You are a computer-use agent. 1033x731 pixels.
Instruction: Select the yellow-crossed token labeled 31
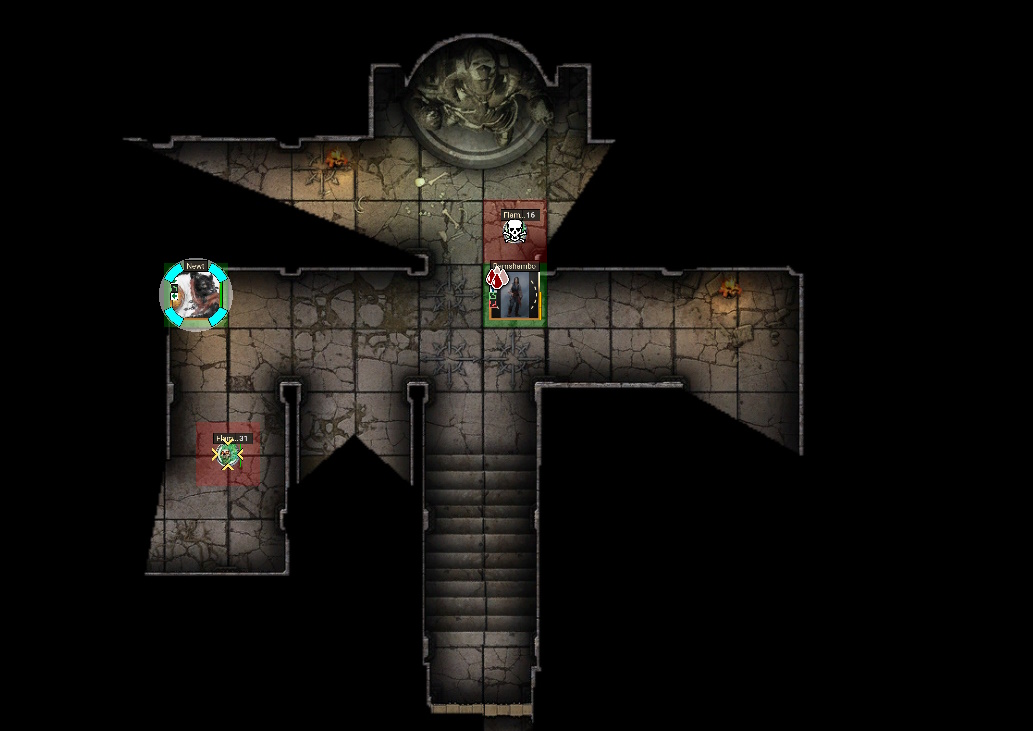pos(228,457)
